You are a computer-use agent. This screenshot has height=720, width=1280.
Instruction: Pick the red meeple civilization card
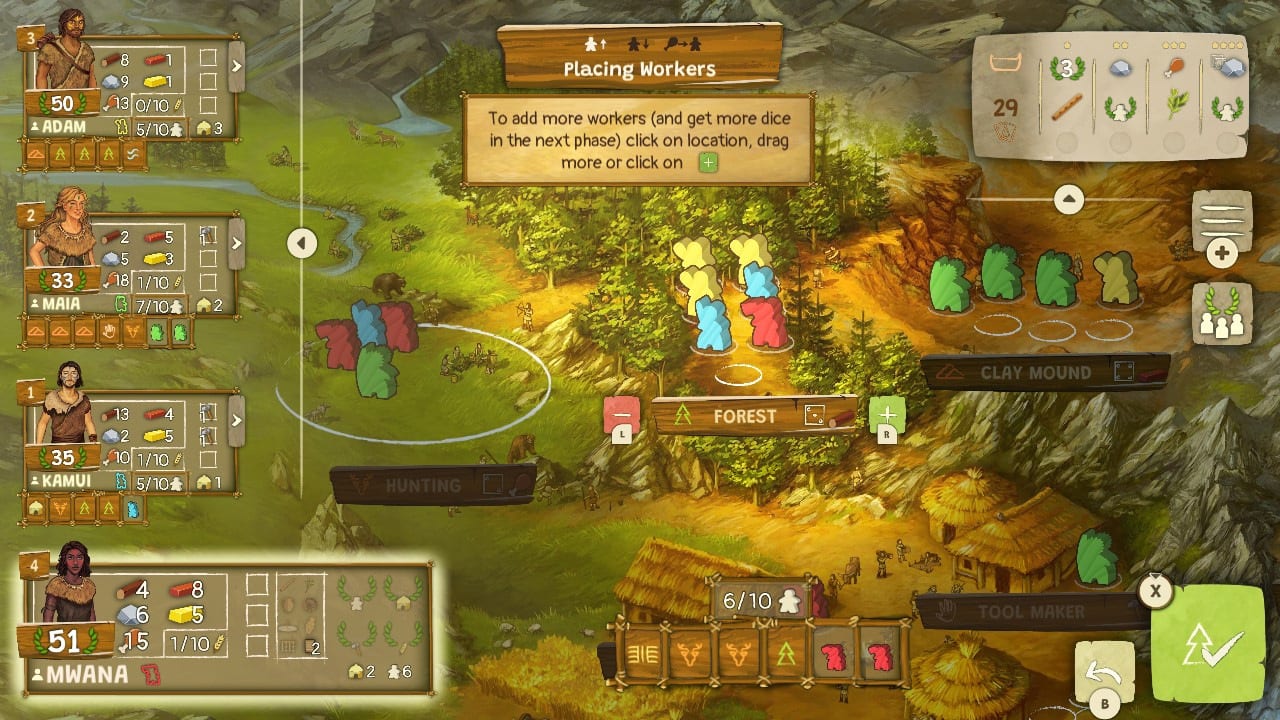(832, 655)
